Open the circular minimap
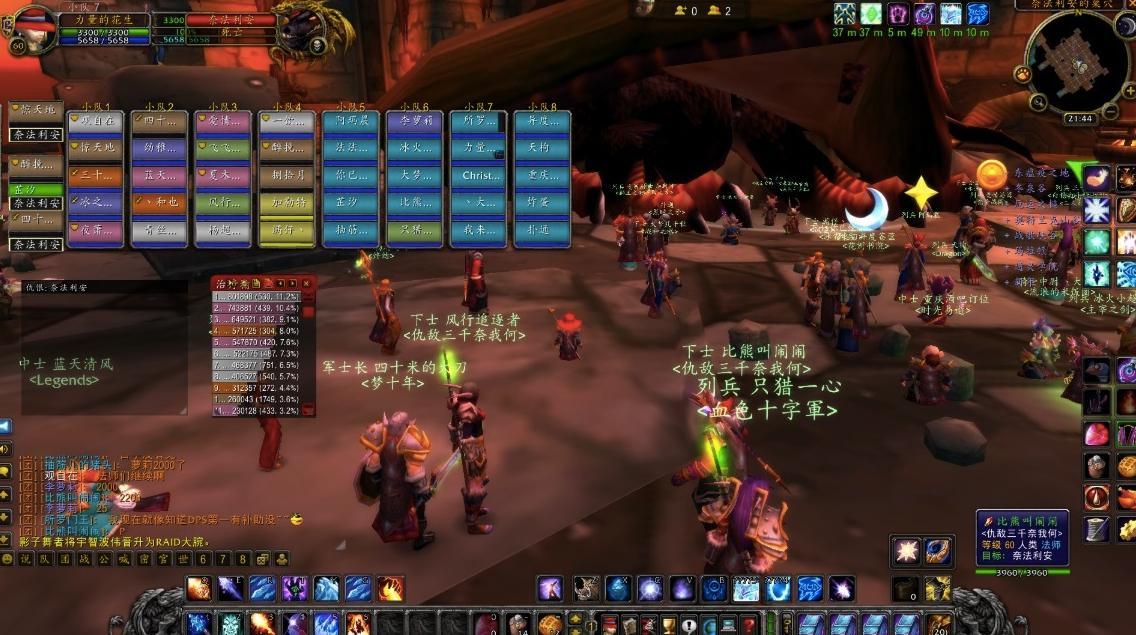1136x635 pixels. 1079,60
